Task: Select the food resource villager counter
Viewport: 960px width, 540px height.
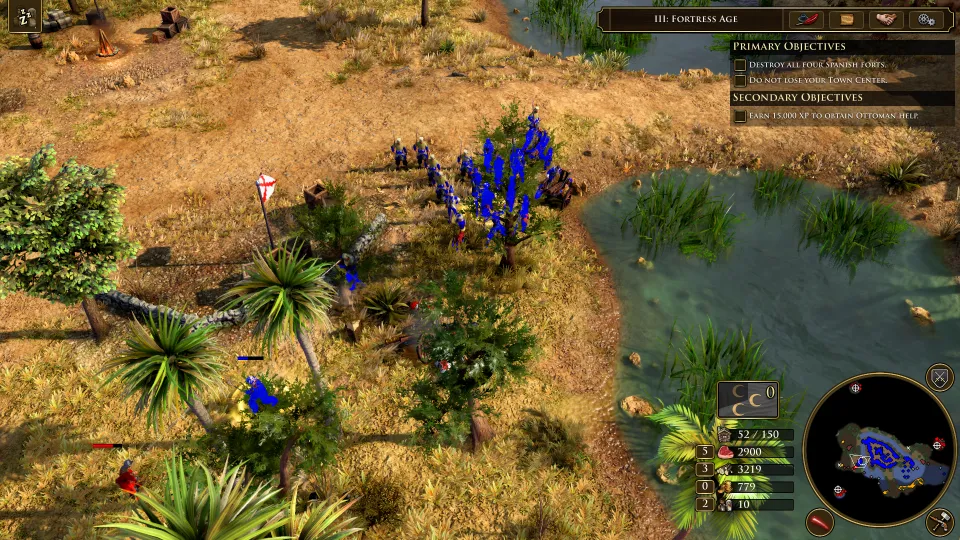Action: 705,452
